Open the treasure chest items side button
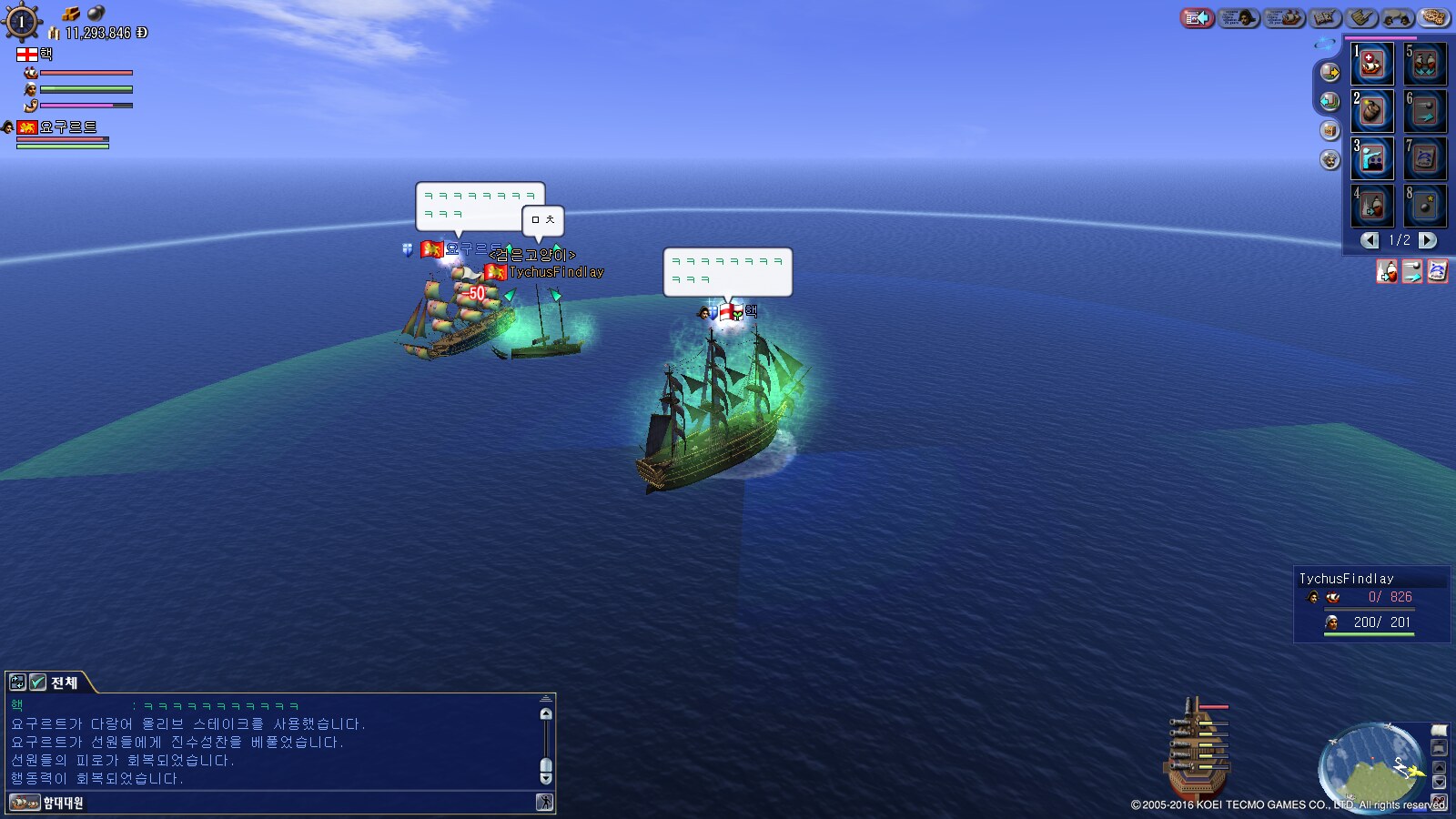1456x819 pixels. pyautogui.click(x=1330, y=131)
